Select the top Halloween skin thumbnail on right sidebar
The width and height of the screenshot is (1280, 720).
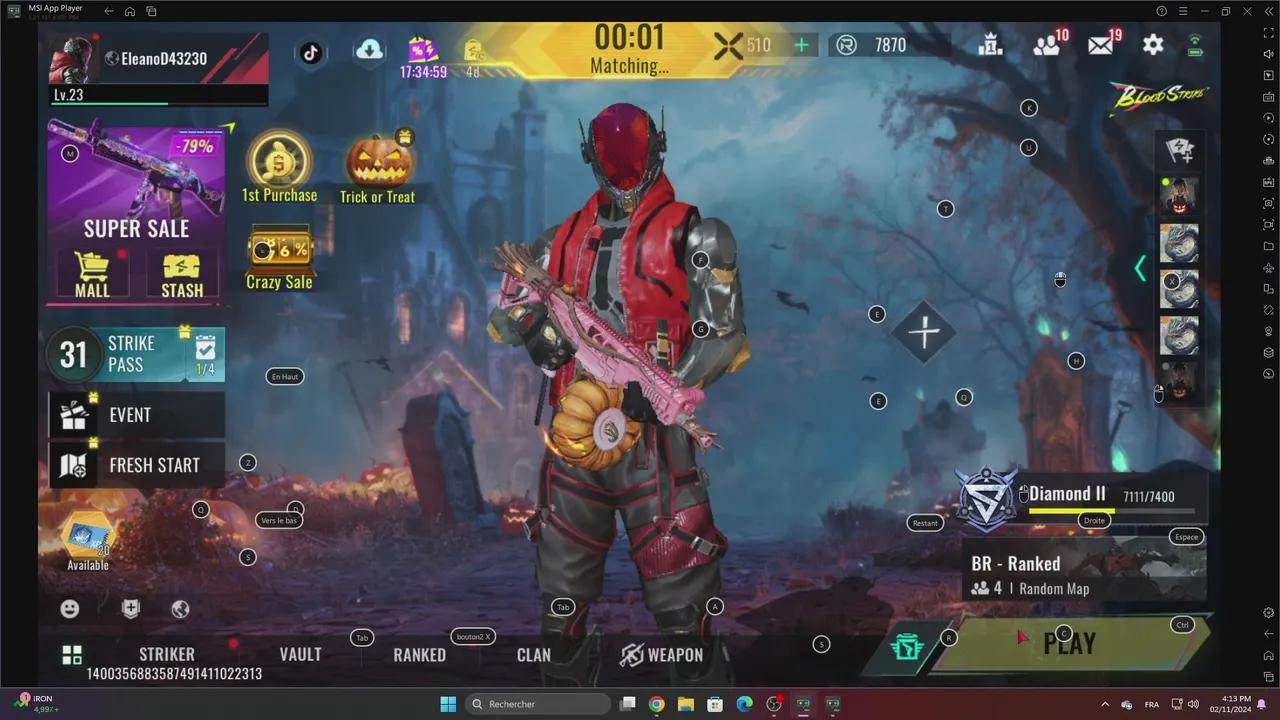tap(1179, 196)
